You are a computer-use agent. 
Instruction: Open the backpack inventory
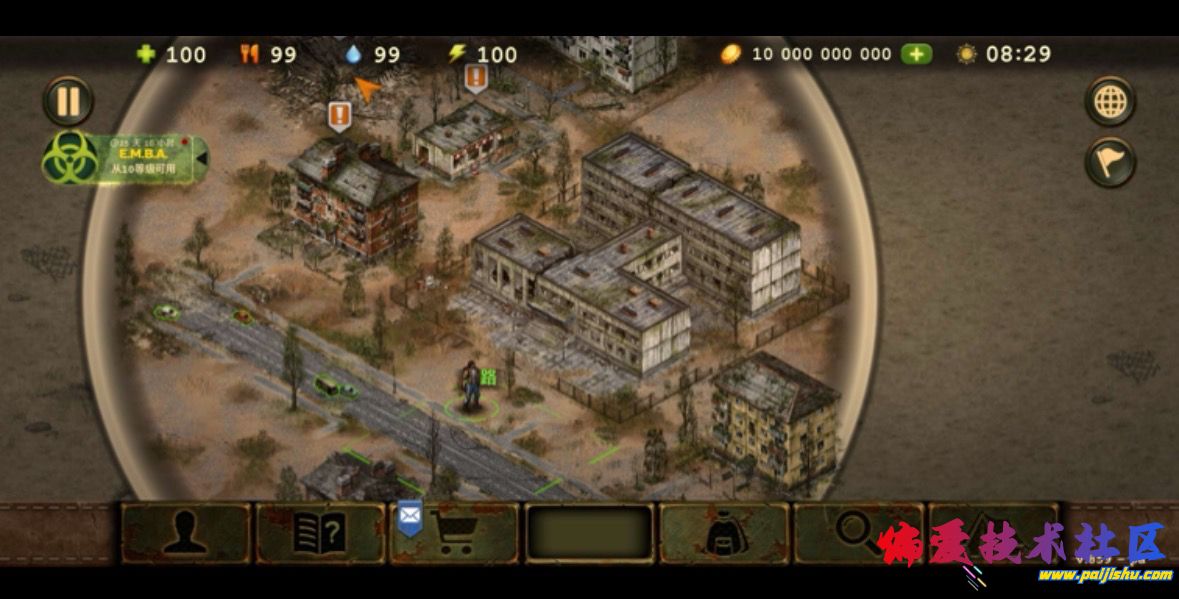[724, 533]
